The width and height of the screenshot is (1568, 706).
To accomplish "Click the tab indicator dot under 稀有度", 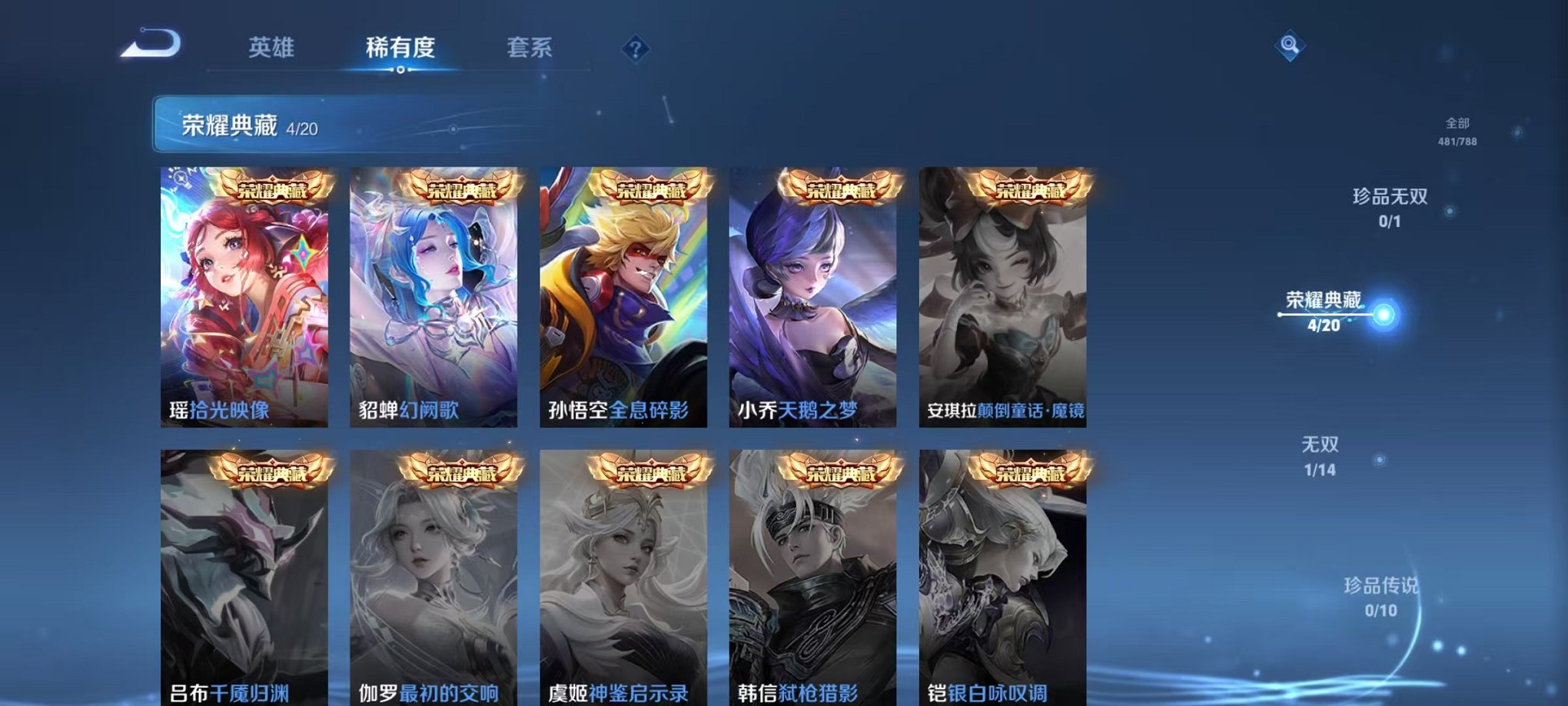I will coord(402,71).
